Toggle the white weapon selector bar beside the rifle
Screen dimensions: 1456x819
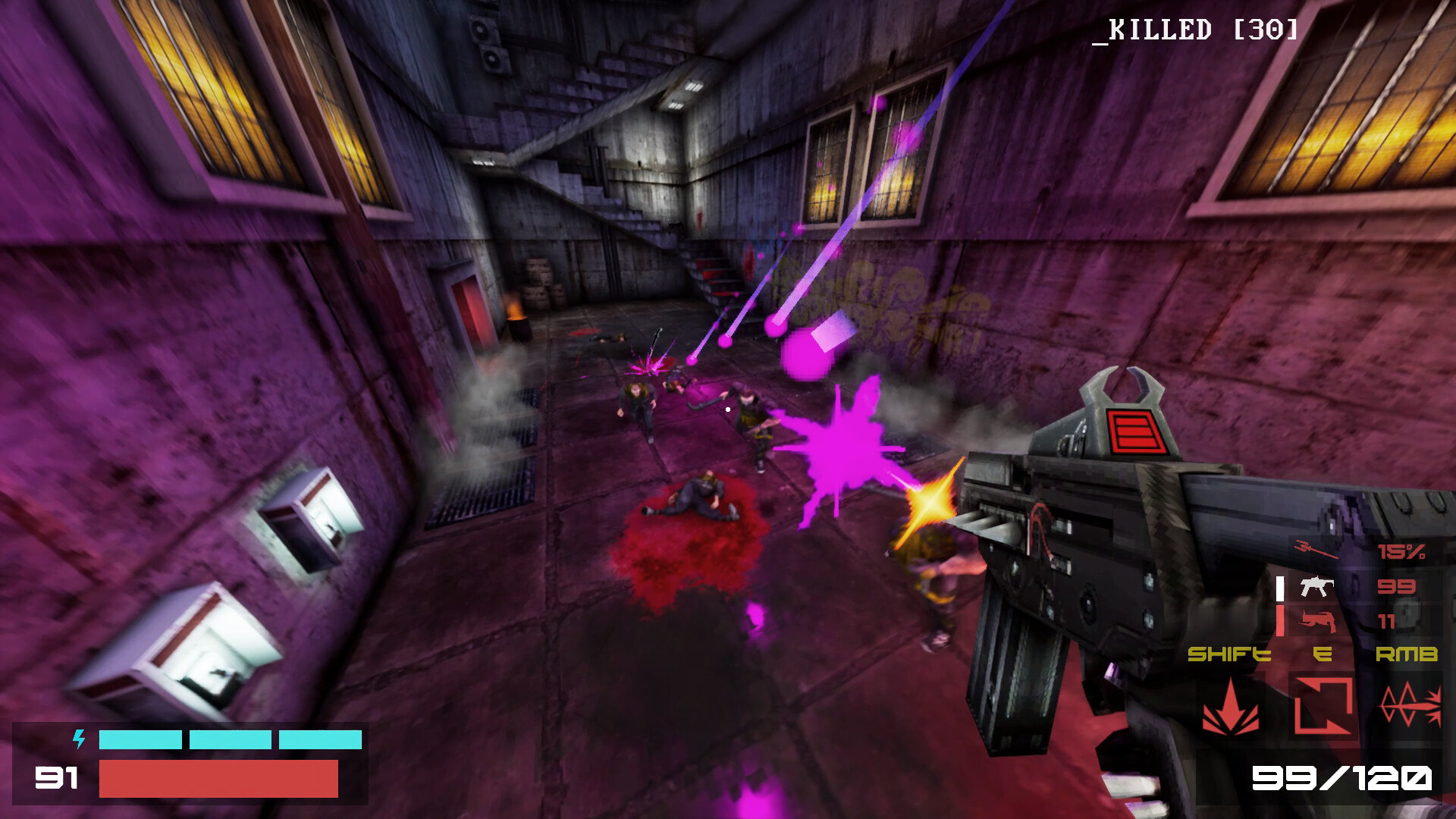(1279, 588)
